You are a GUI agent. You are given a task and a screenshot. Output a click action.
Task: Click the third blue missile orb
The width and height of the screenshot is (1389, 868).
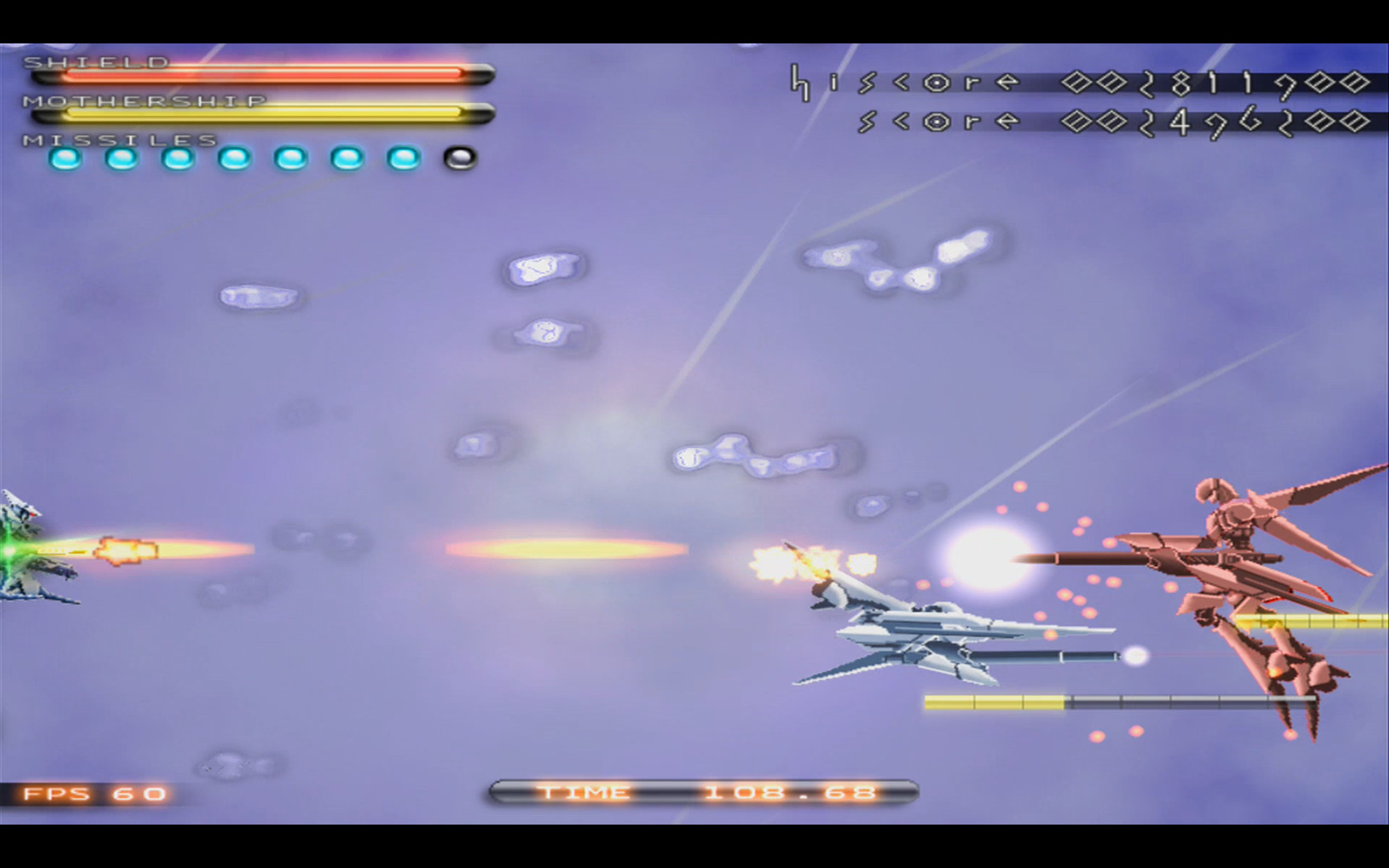(x=178, y=158)
